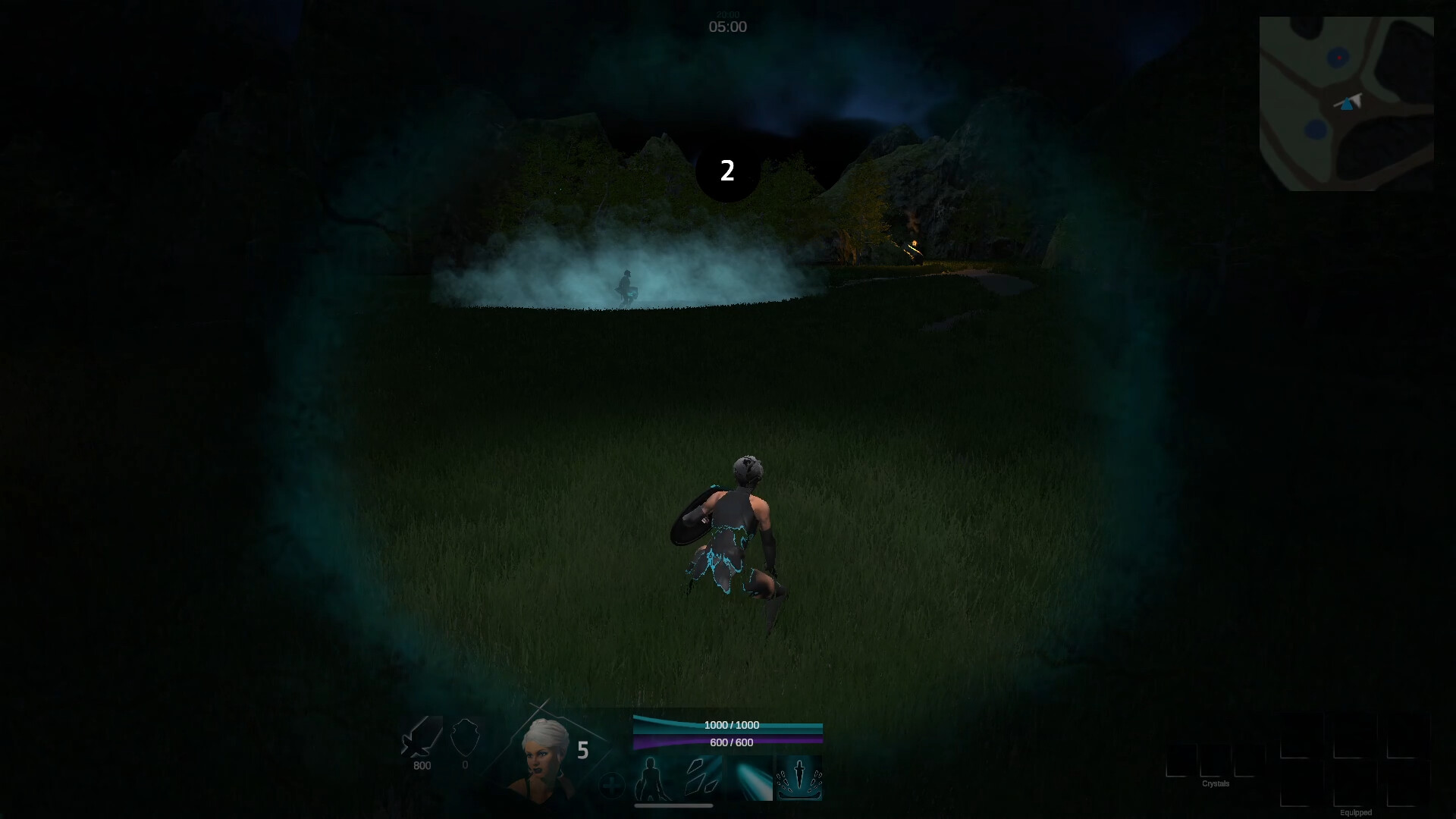Viewport: 1456px width, 819px height.
Task: Select the crystal shards ability icon
Action: pyautogui.click(x=701, y=777)
